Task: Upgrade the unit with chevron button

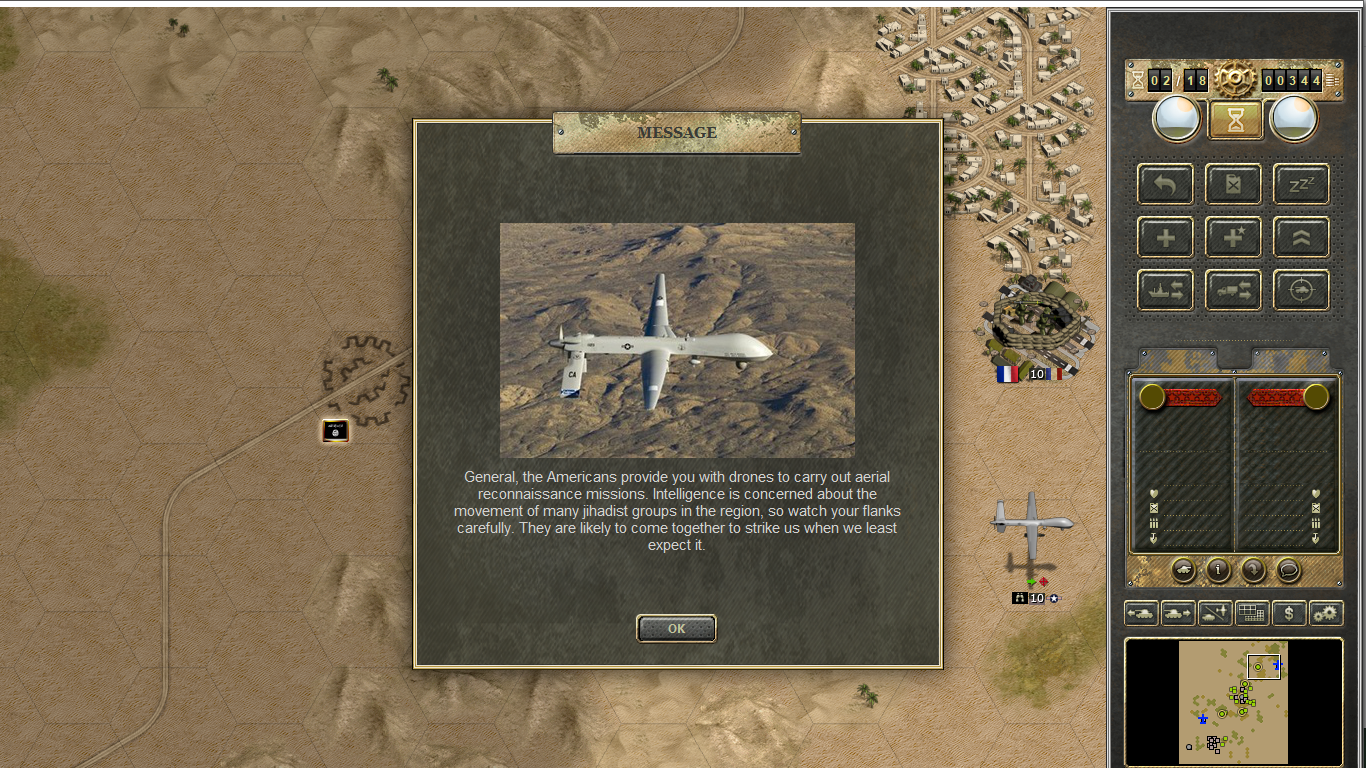Action: 1301,238
